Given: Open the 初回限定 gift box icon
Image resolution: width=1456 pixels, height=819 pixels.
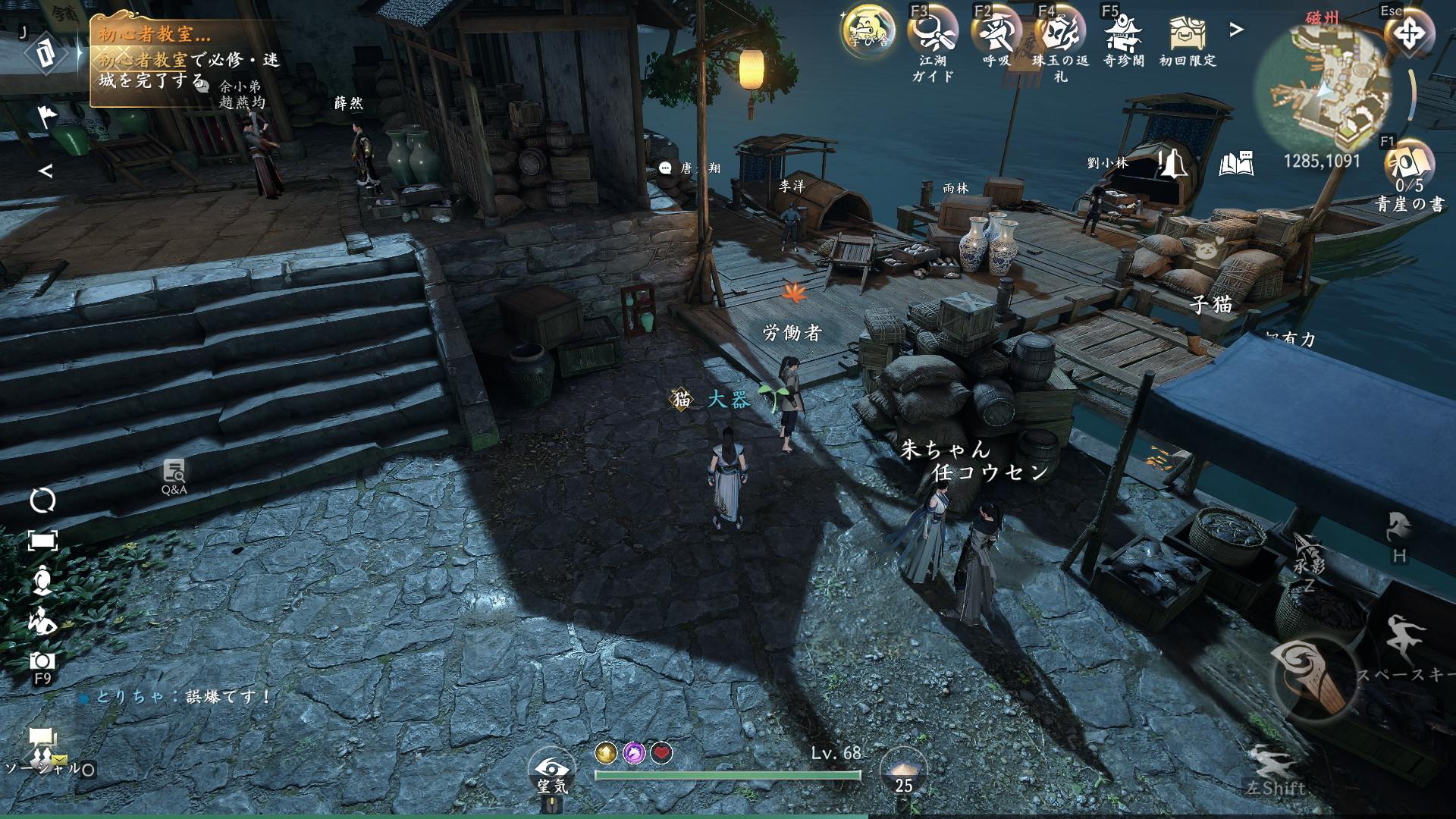Looking at the screenshot, I should [1188, 33].
